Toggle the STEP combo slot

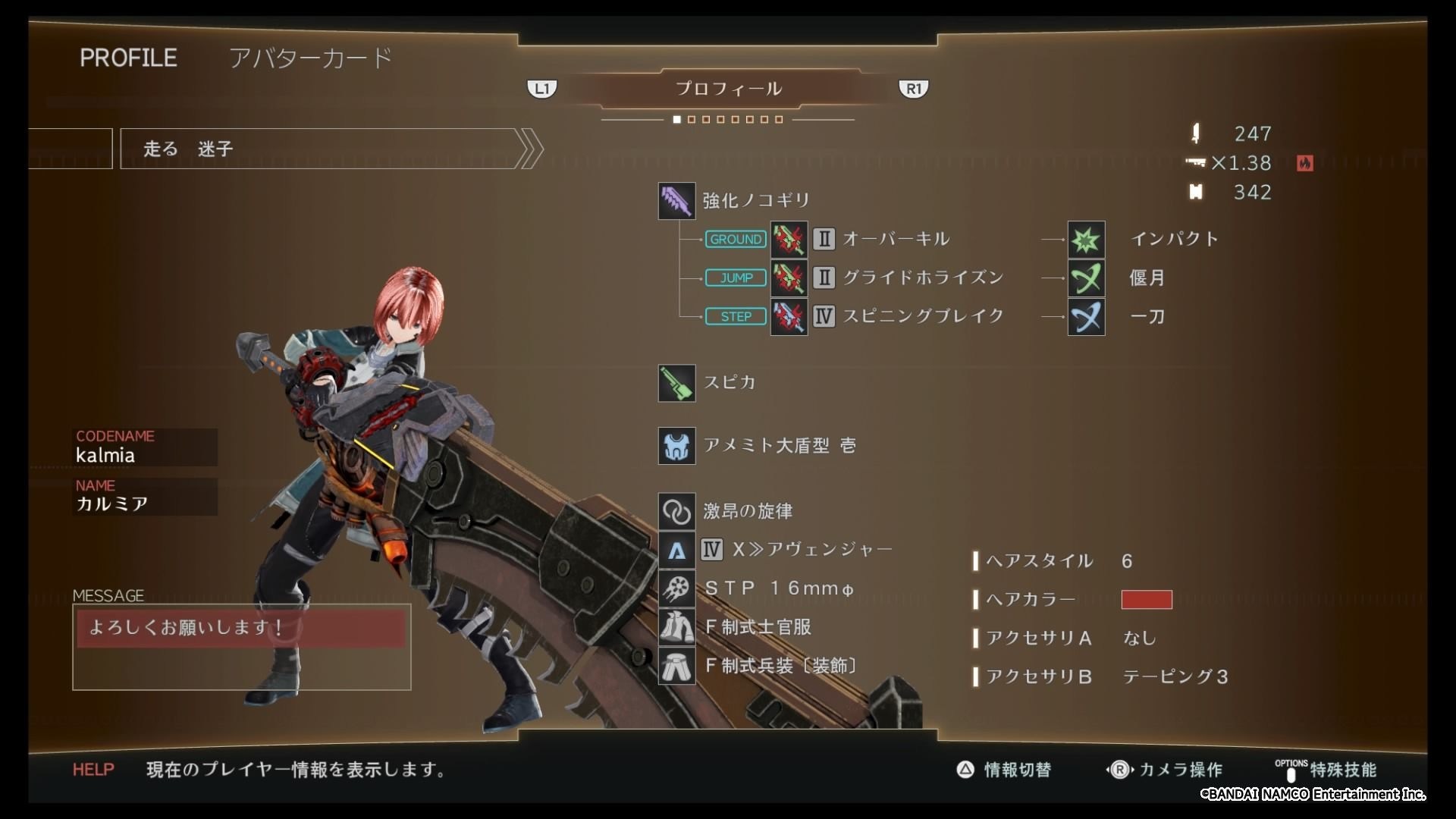[735, 316]
